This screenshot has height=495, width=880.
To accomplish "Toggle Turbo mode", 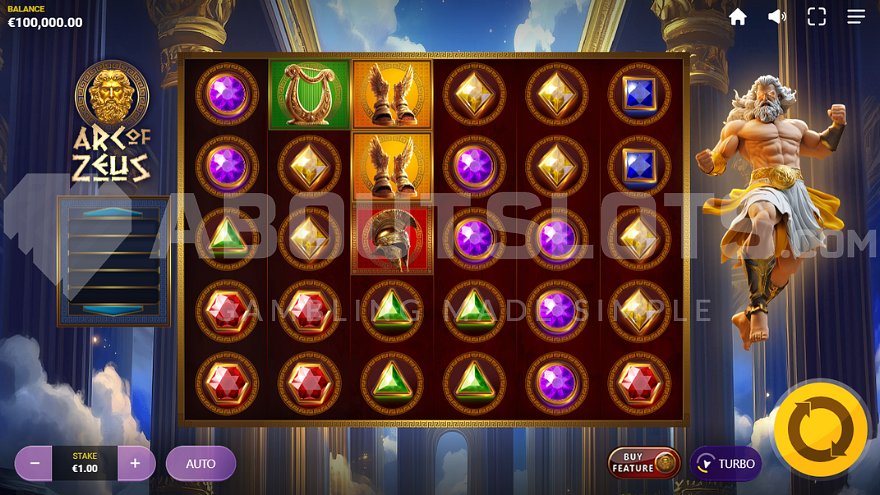I will click(x=726, y=464).
